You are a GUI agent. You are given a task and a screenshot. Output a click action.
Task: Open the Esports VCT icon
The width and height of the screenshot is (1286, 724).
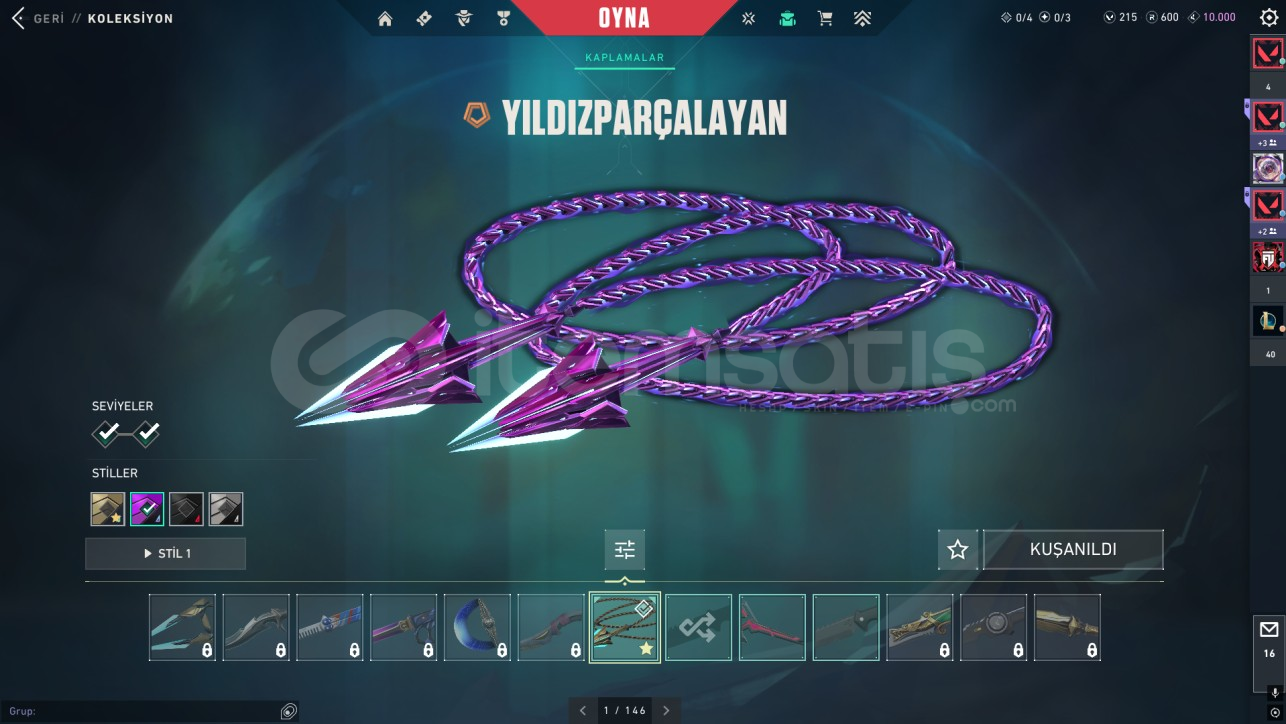[x=748, y=17]
